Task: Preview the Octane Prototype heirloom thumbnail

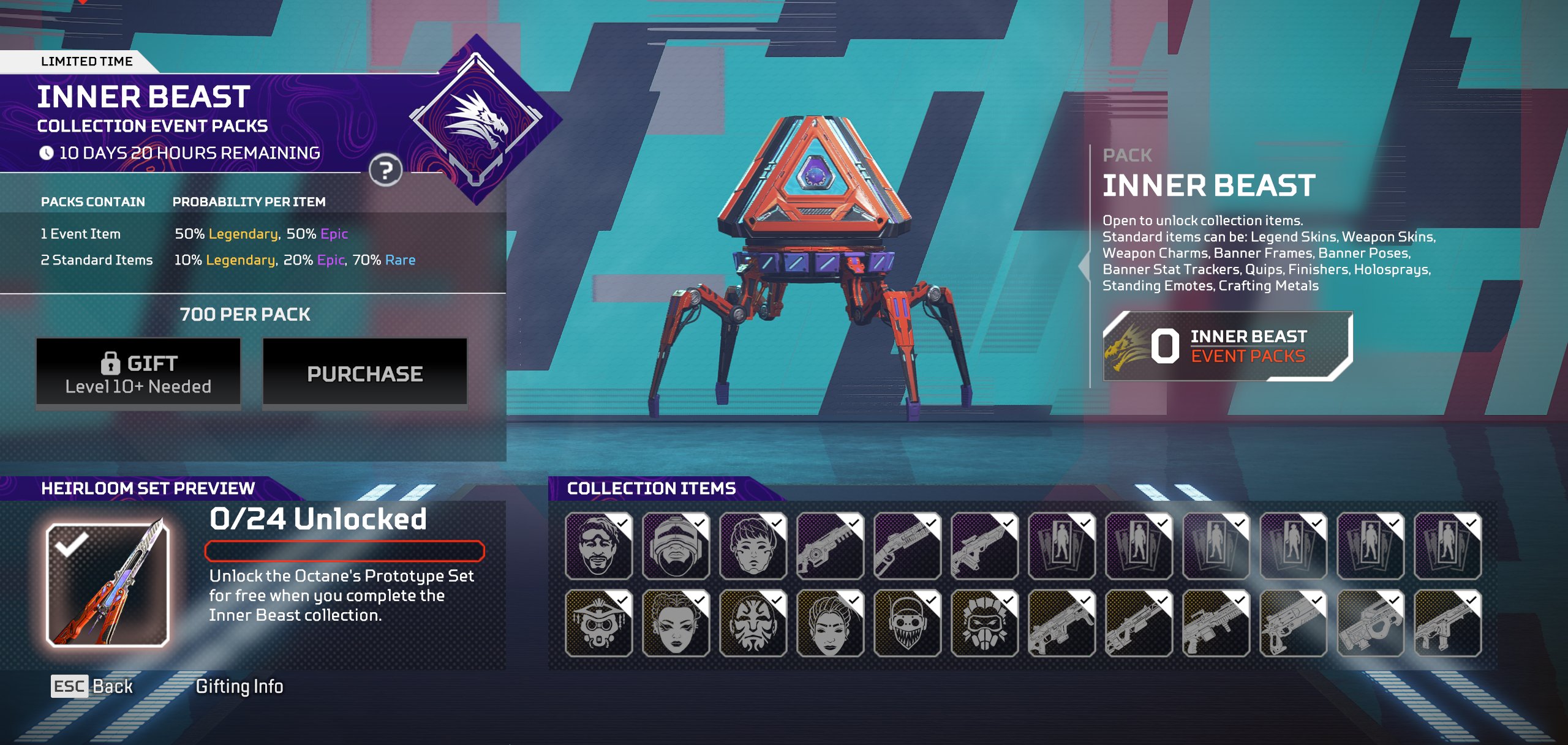Action: 108,585
